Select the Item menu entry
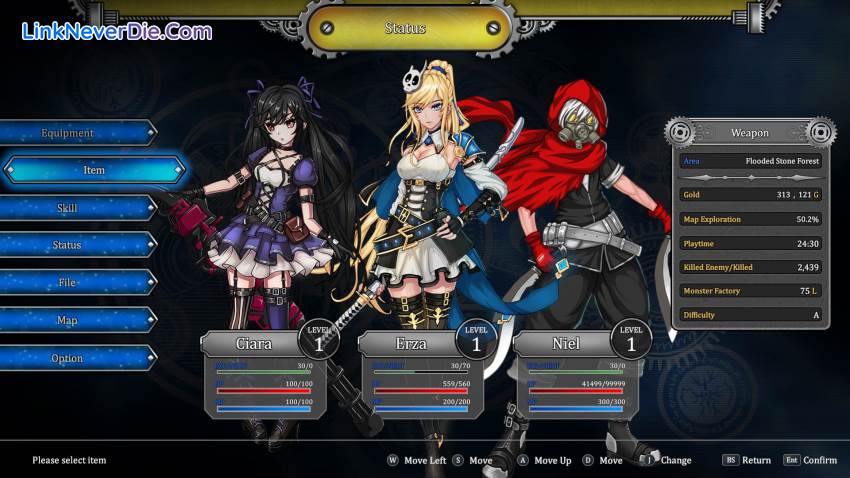The height and width of the screenshot is (478, 850). (x=93, y=170)
